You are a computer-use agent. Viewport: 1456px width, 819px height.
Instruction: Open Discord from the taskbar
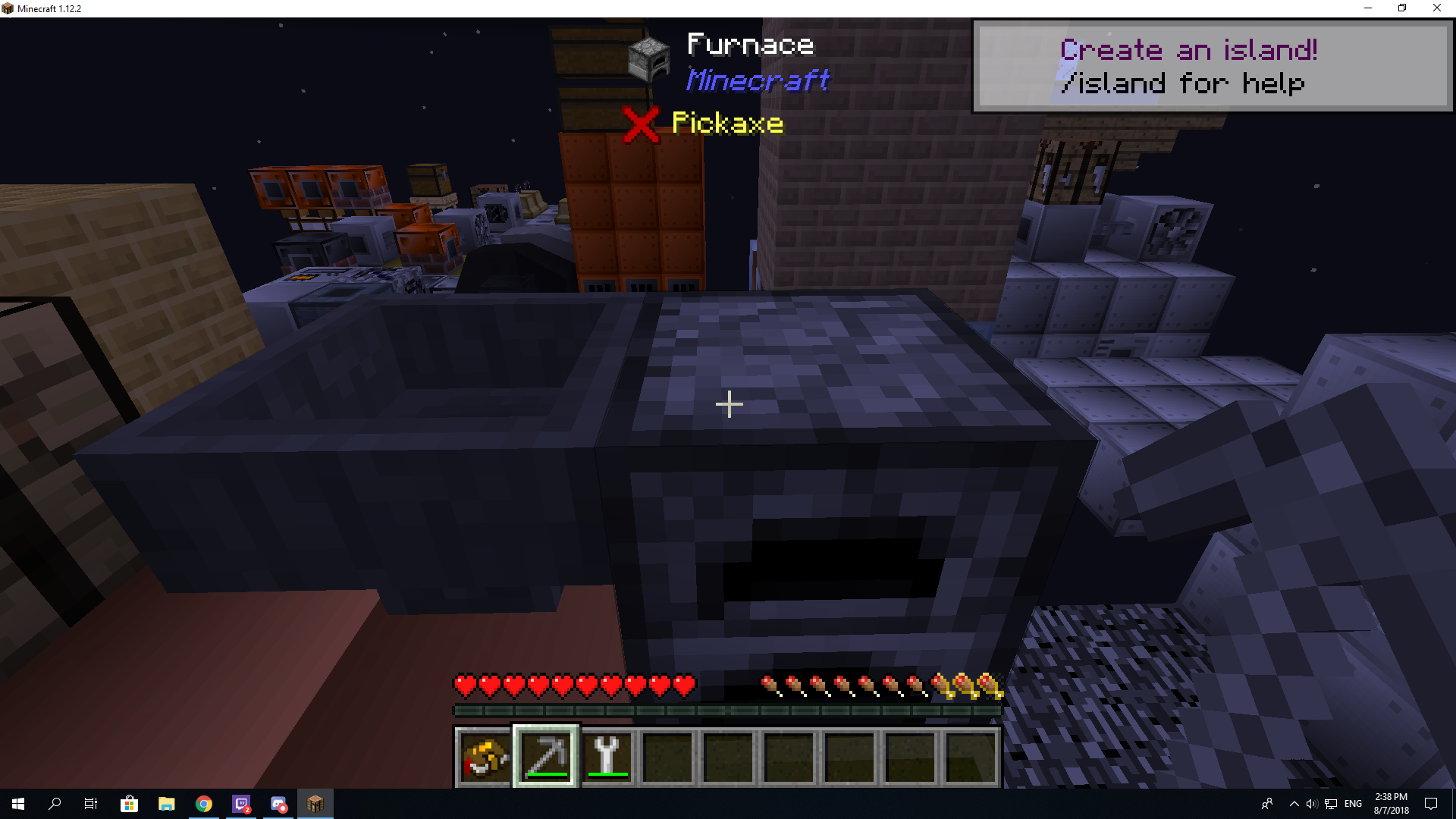[x=278, y=804]
